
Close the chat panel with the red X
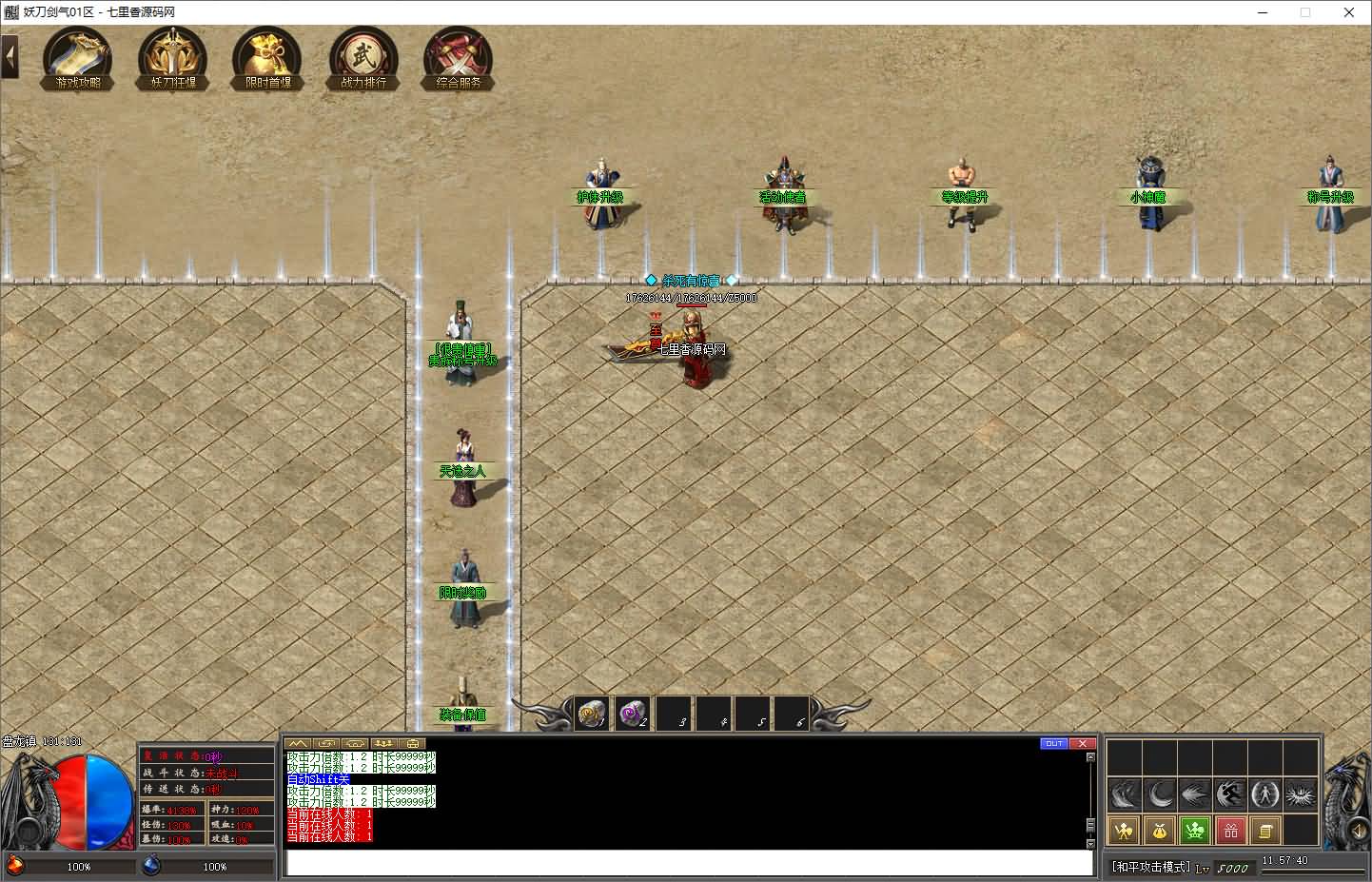(1082, 743)
